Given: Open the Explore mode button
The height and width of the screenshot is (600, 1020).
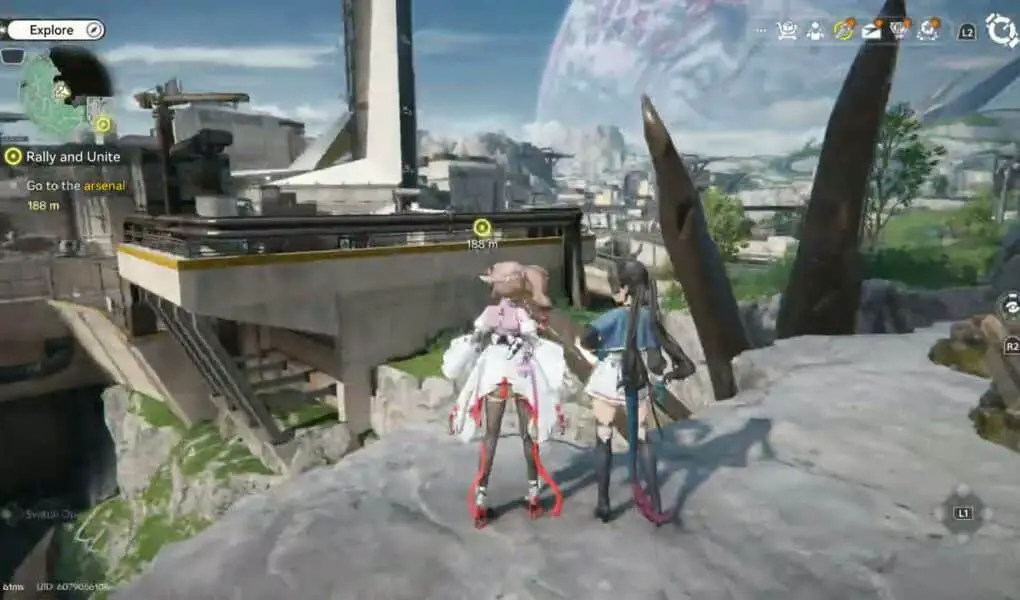Looking at the screenshot, I should (x=54, y=30).
